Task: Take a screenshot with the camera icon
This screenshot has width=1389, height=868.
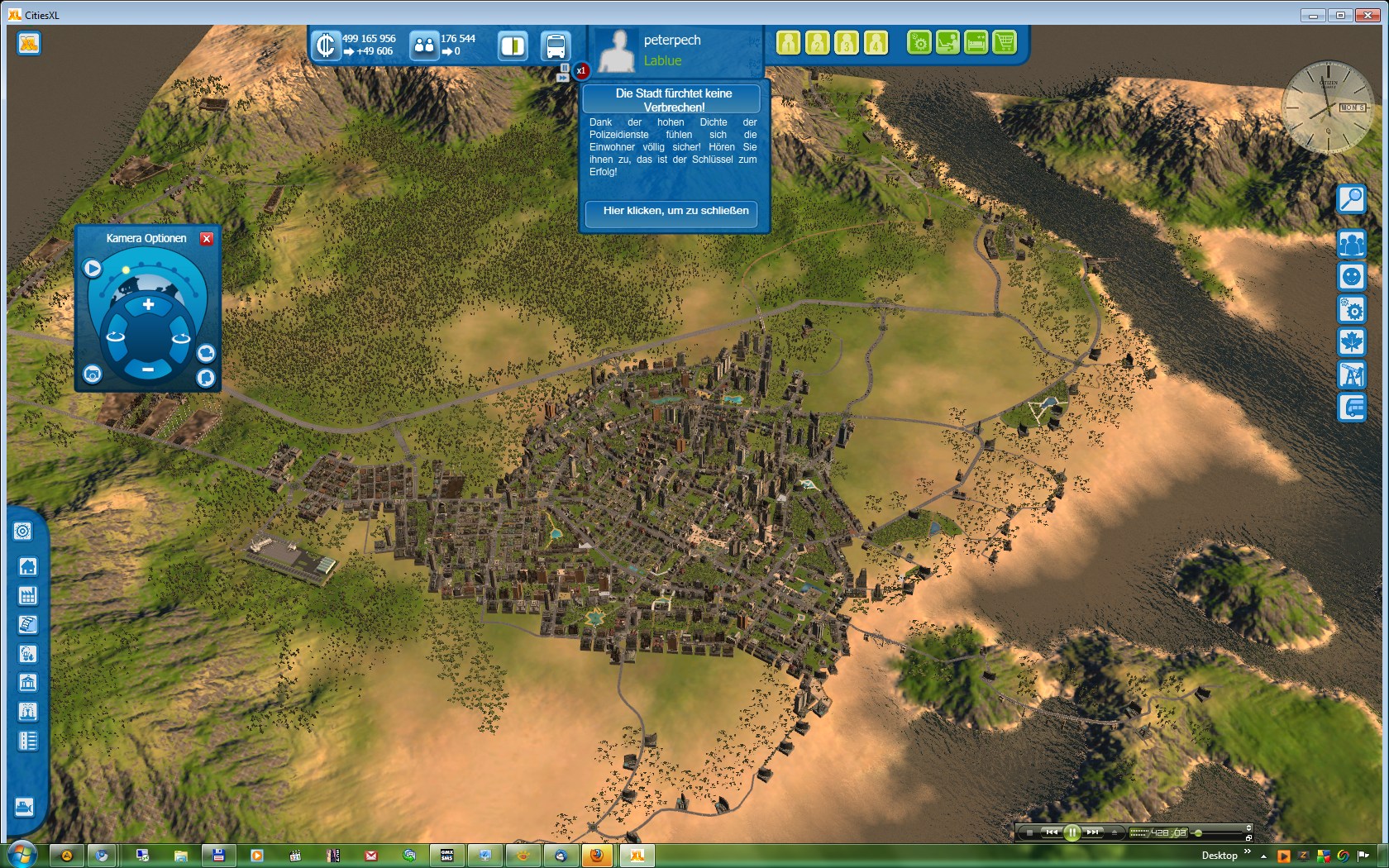Action: (92, 374)
